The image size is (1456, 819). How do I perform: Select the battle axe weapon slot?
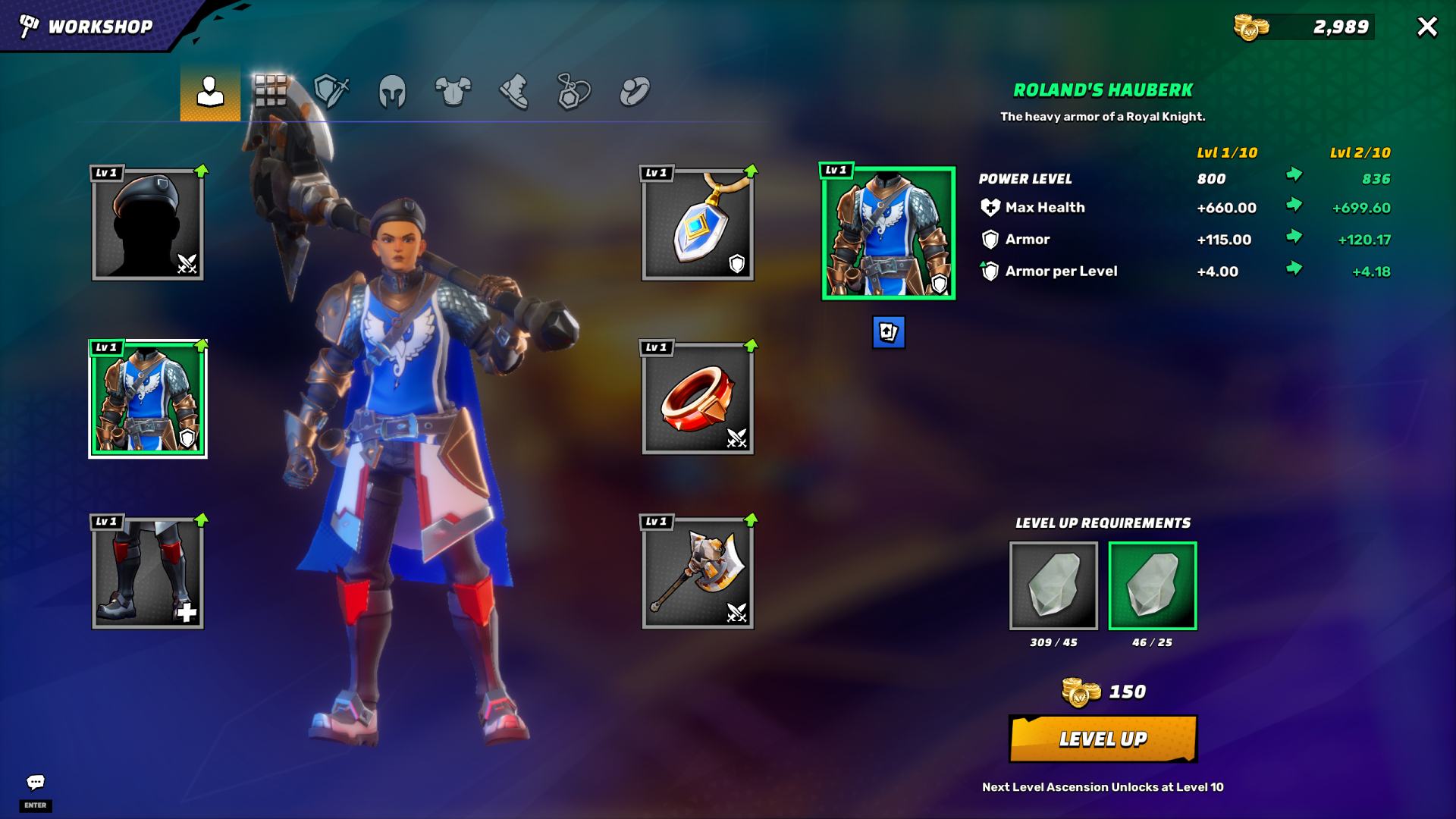click(x=698, y=573)
